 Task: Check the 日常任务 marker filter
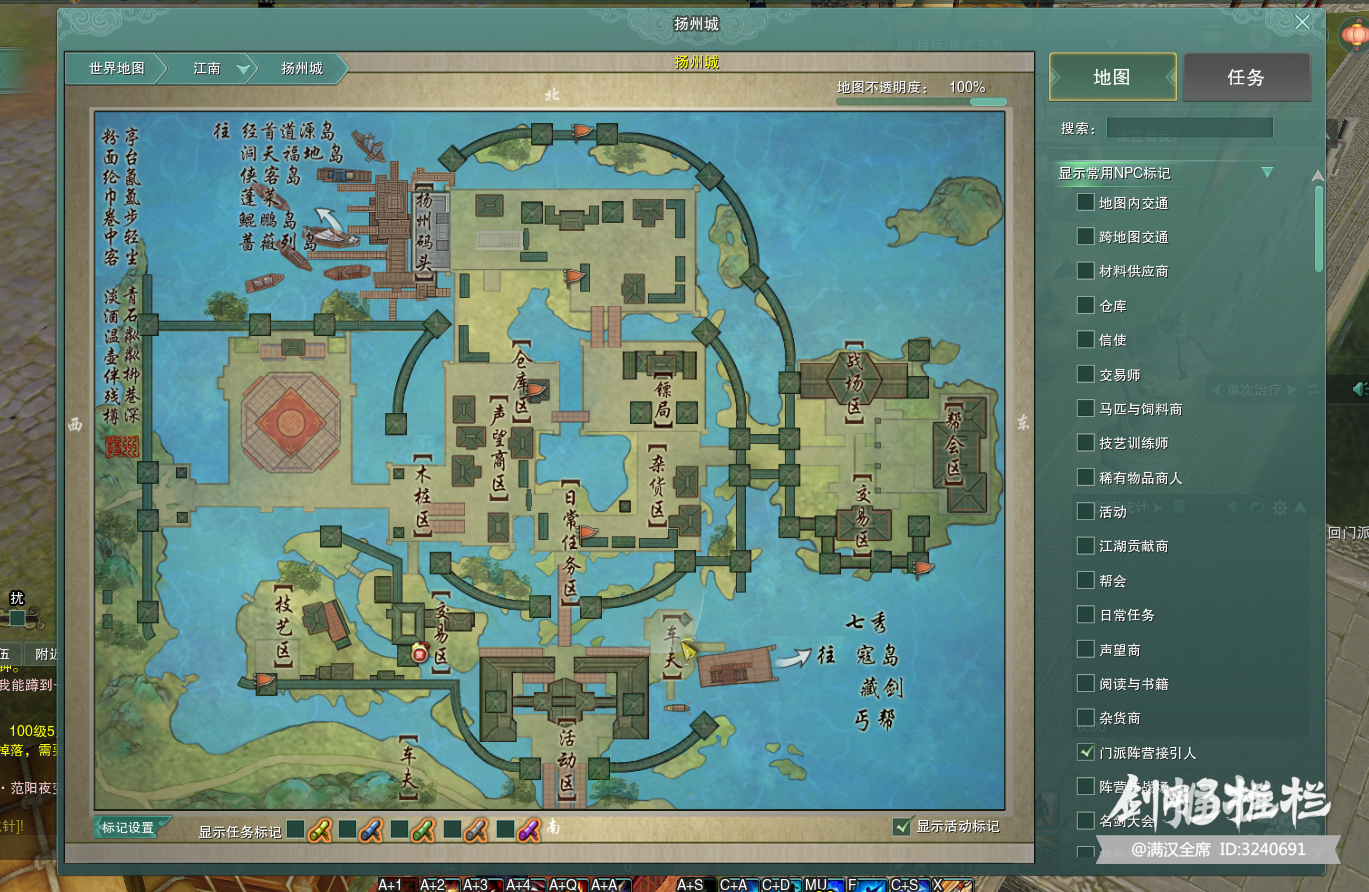tap(1085, 615)
